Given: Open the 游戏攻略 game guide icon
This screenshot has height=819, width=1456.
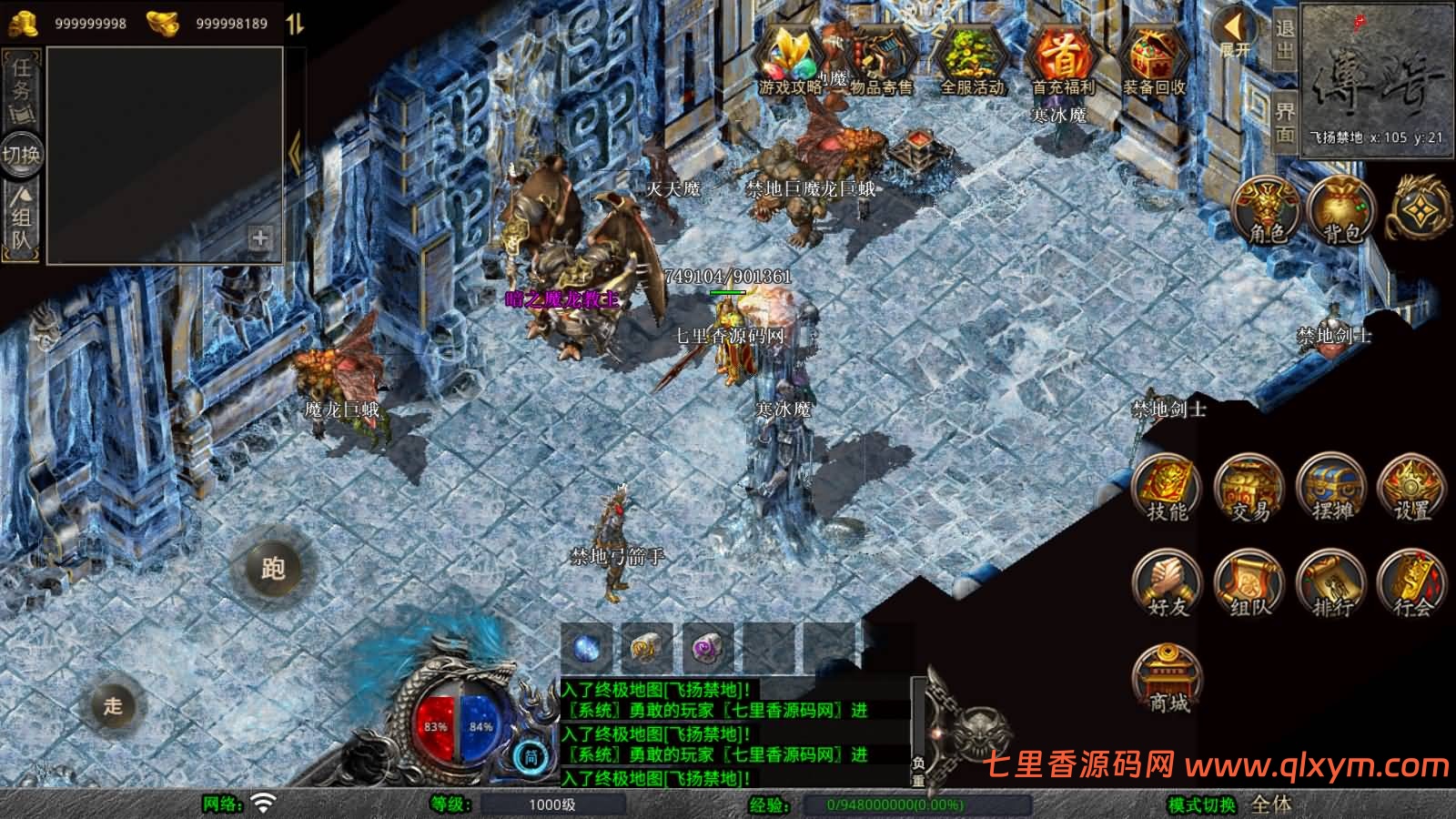Looking at the screenshot, I should click(x=790, y=59).
